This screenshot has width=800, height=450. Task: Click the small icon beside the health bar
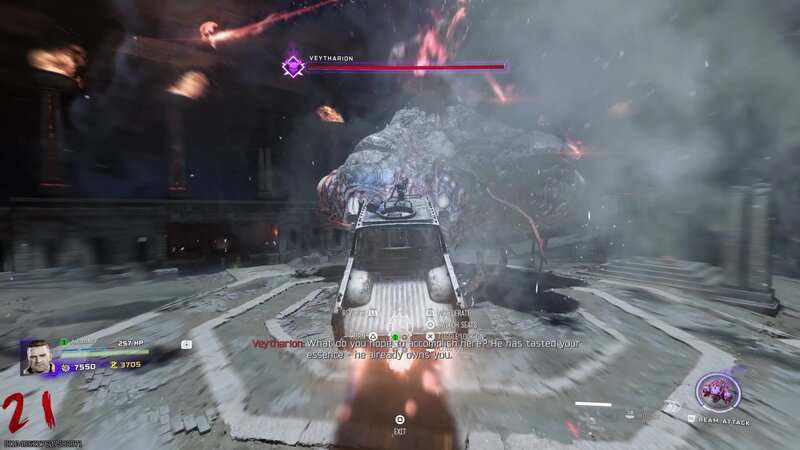point(186,345)
